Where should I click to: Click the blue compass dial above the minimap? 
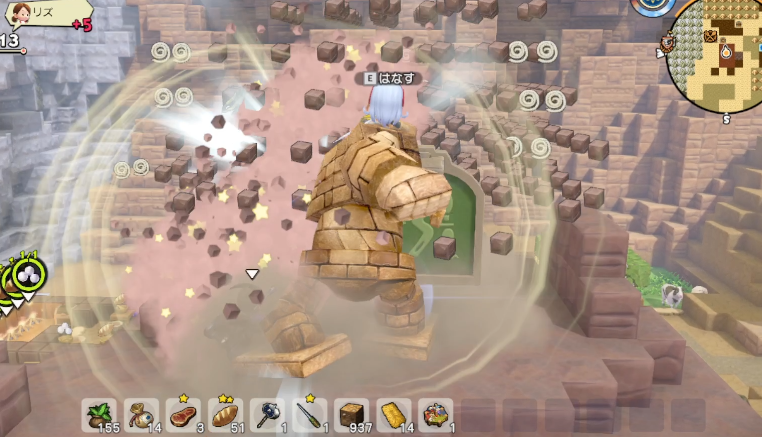pos(657,5)
